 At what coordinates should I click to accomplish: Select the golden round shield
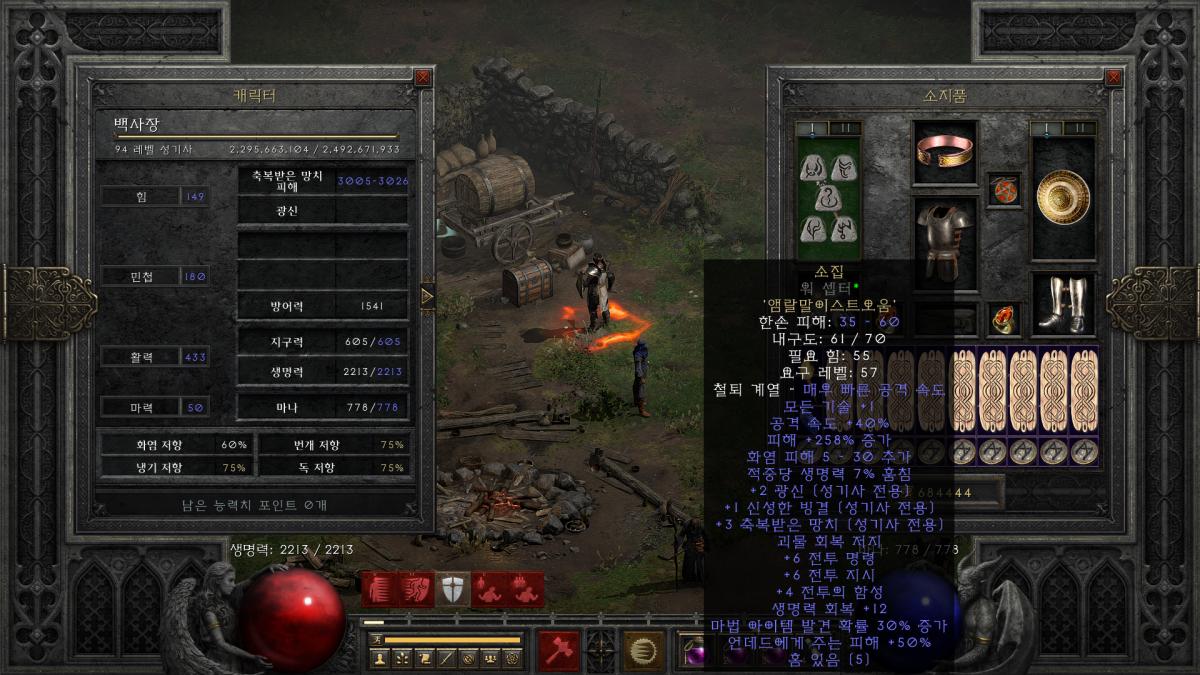[1064, 197]
